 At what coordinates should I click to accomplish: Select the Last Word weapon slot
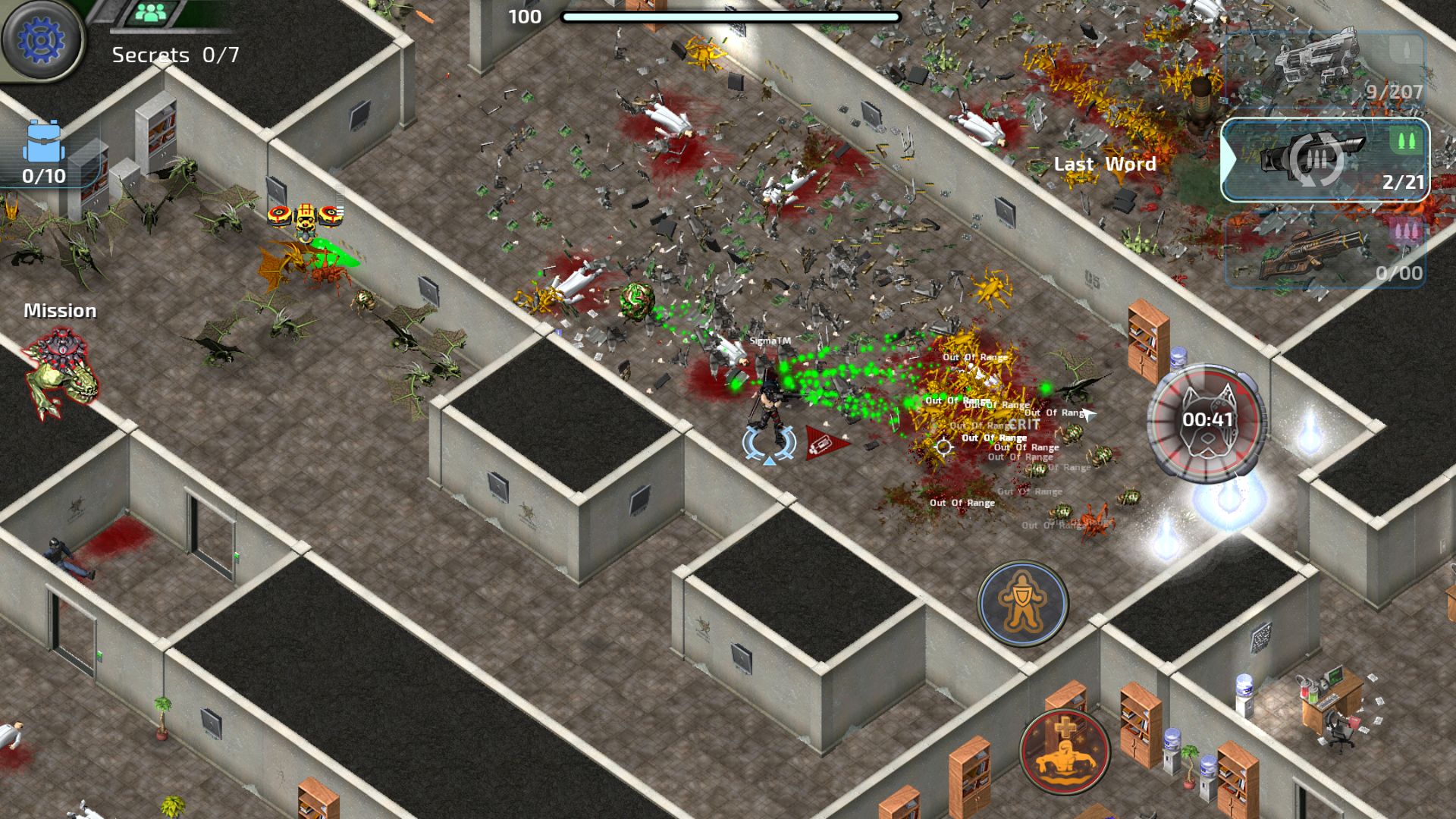(1326, 160)
